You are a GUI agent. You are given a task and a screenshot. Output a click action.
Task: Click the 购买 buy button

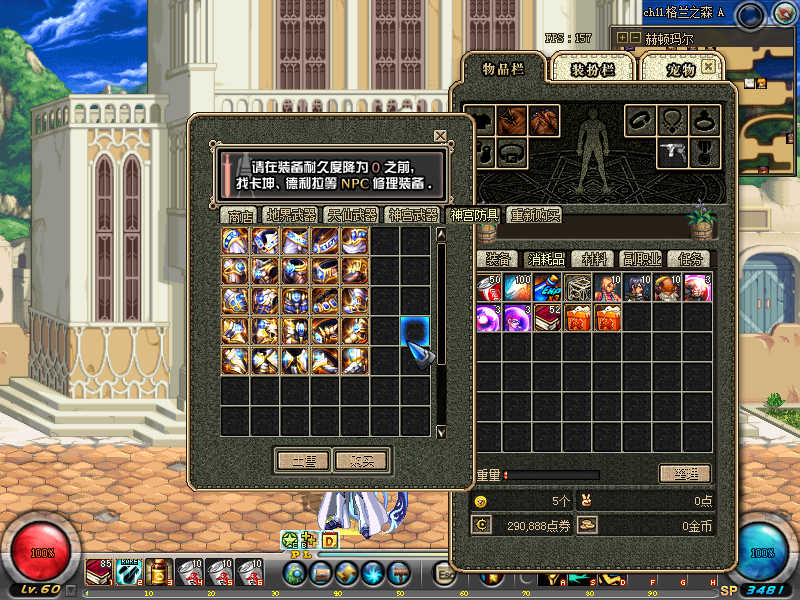pos(361,460)
